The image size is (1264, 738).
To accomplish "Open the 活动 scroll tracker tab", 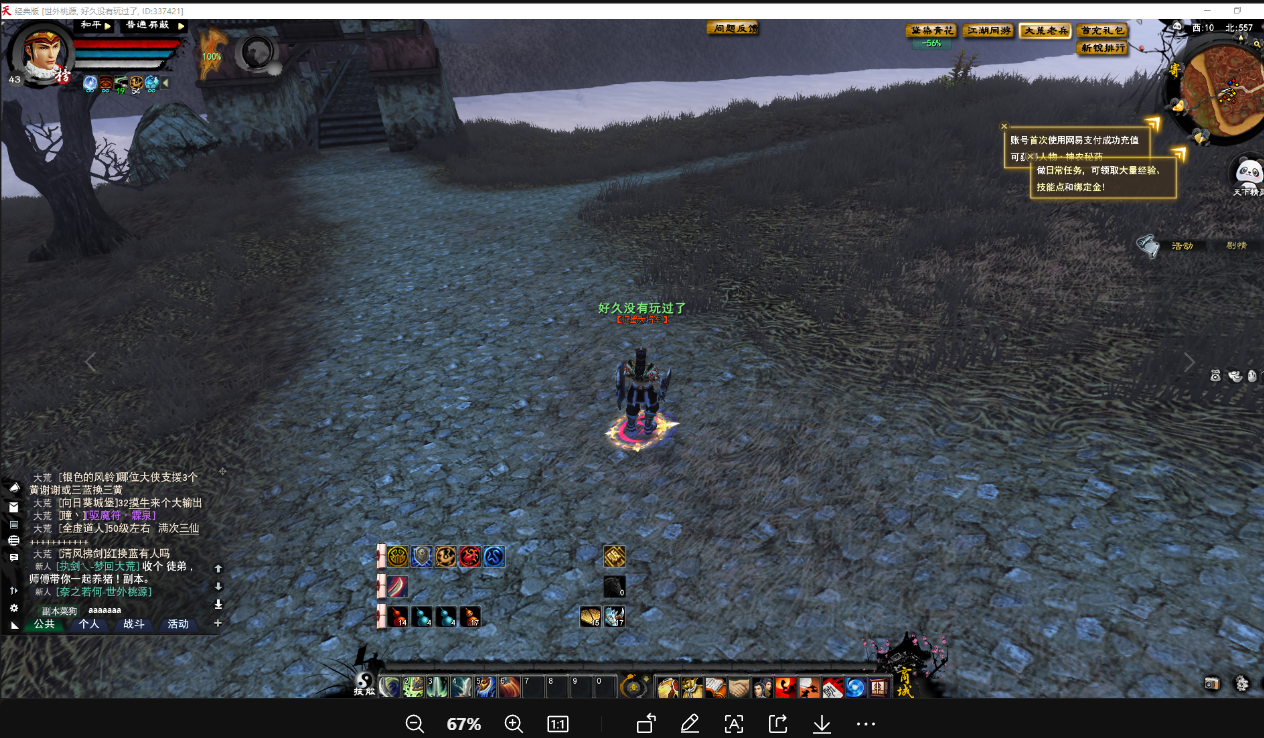I will 1182,246.
